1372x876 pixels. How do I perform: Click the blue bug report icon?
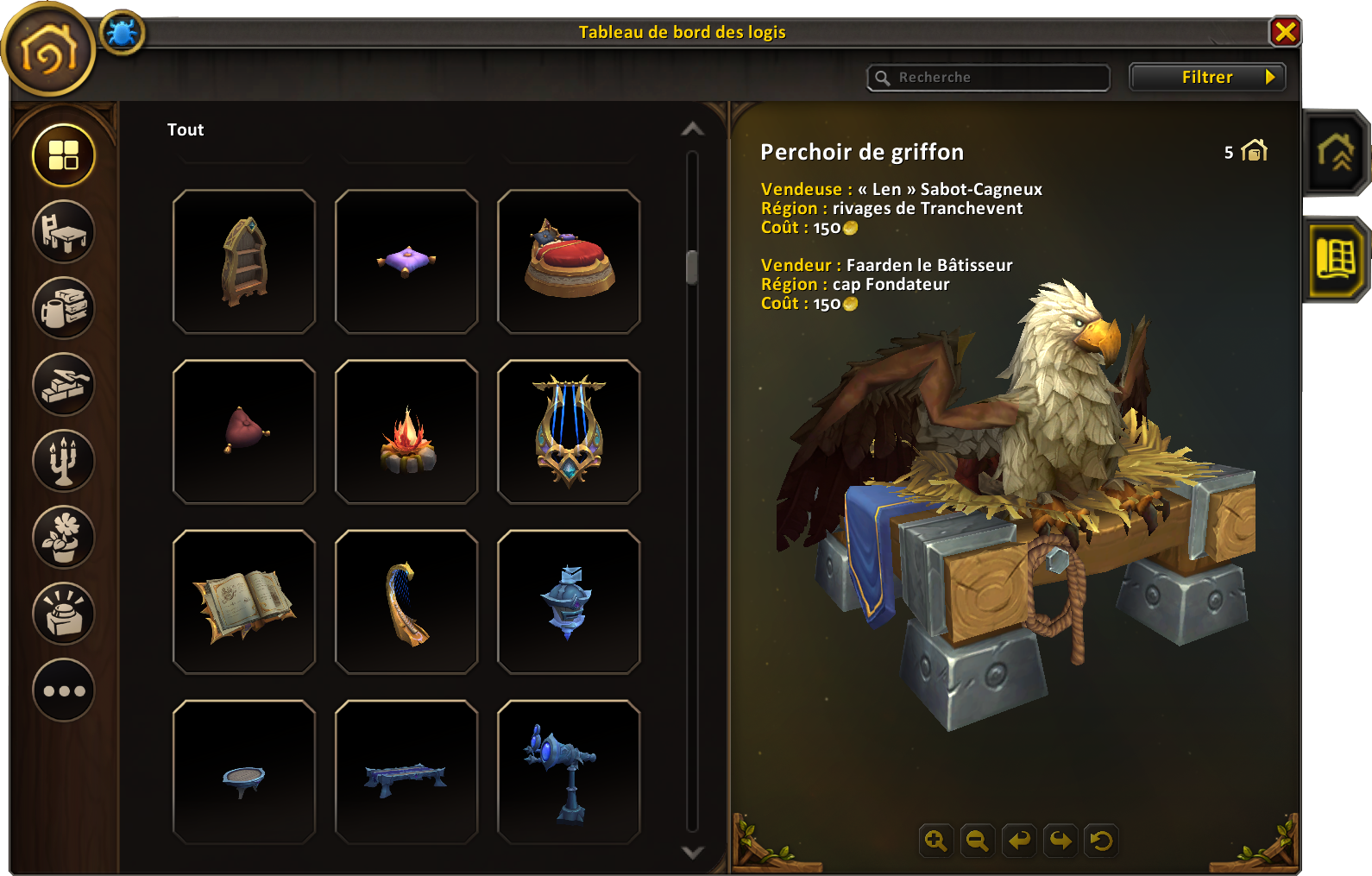pyautogui.click(x=122, y=34)
